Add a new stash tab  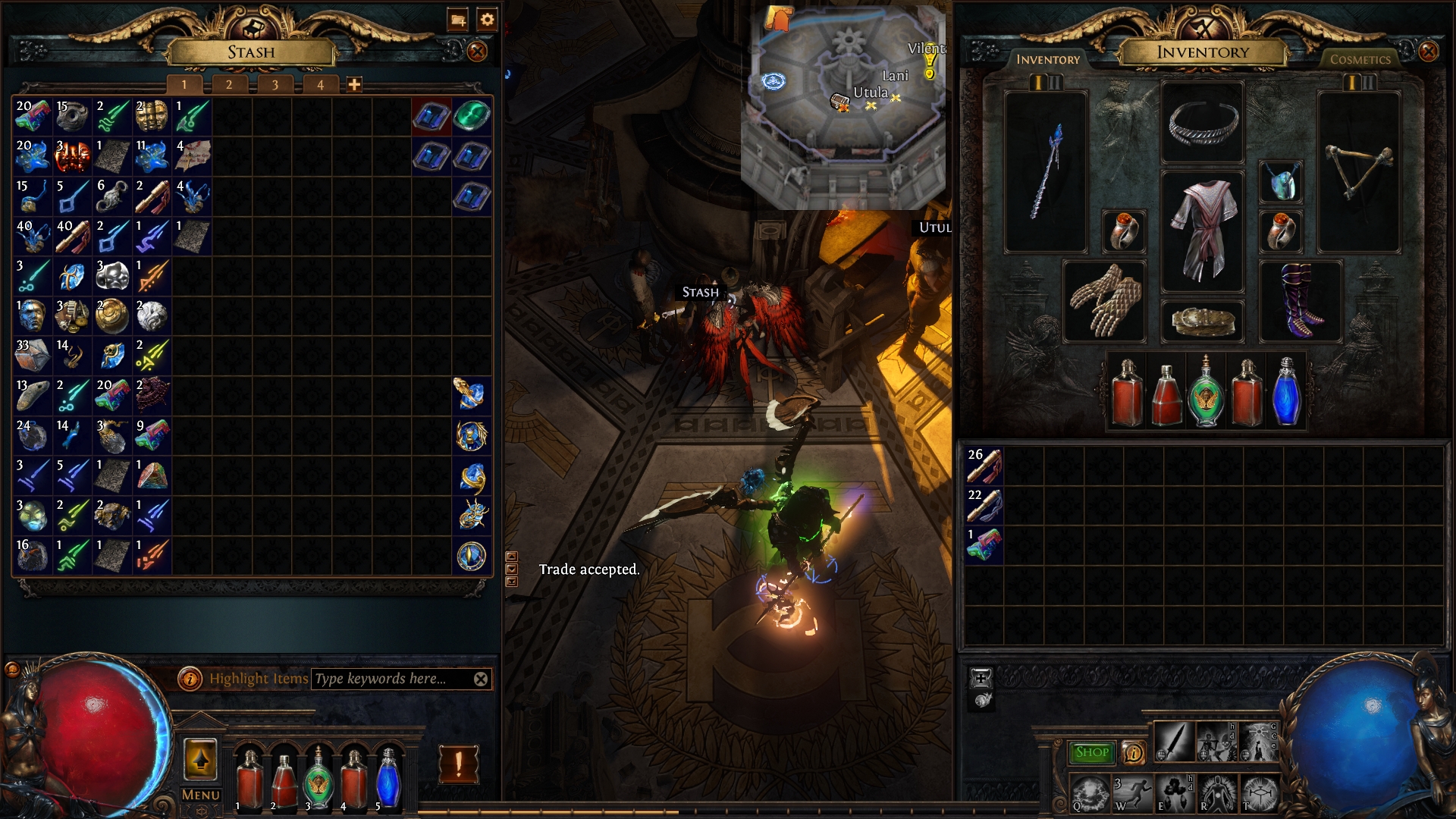click(x=354, y=85)
